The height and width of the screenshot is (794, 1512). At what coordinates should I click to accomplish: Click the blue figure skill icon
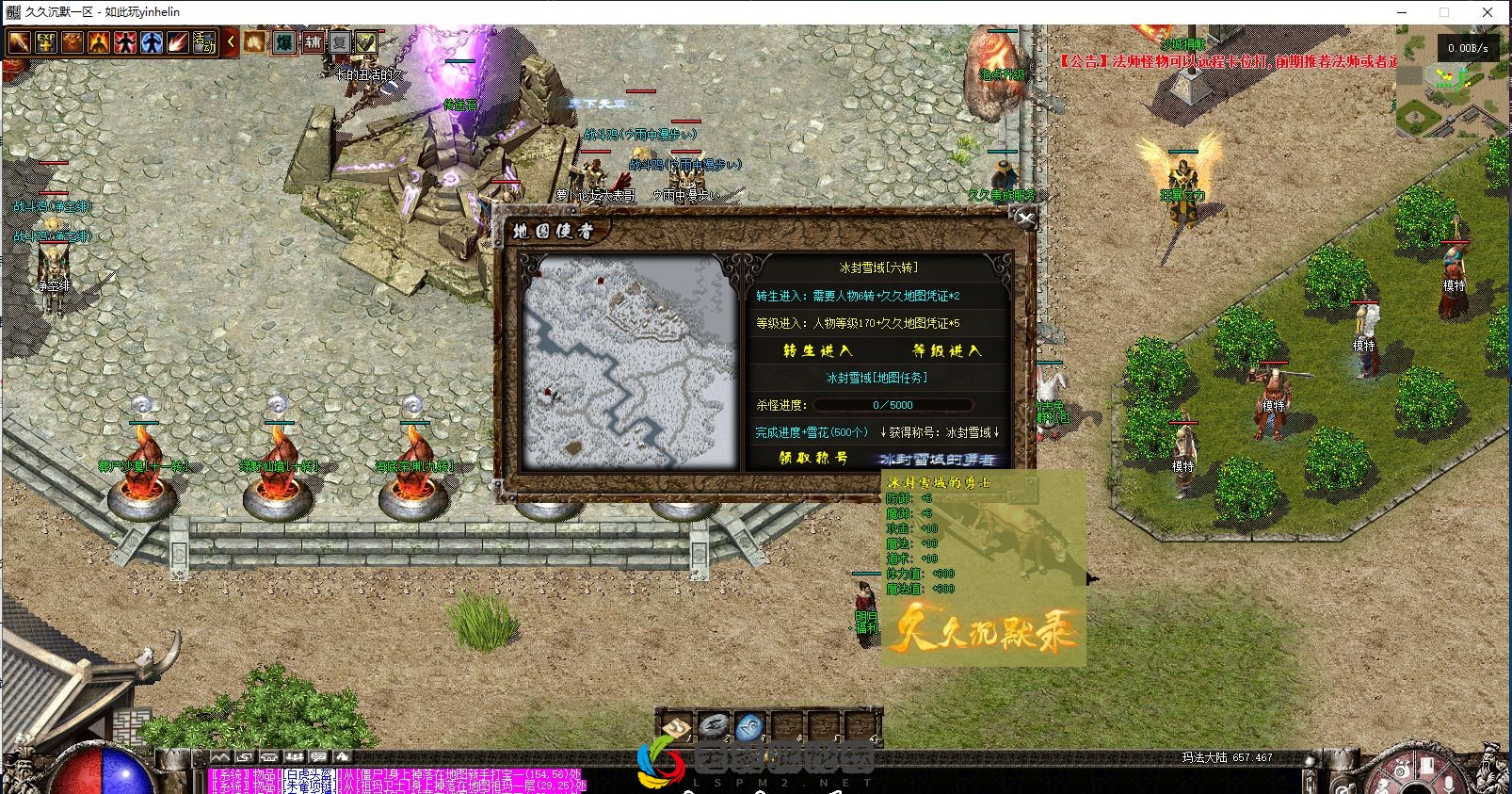point(153,43)
